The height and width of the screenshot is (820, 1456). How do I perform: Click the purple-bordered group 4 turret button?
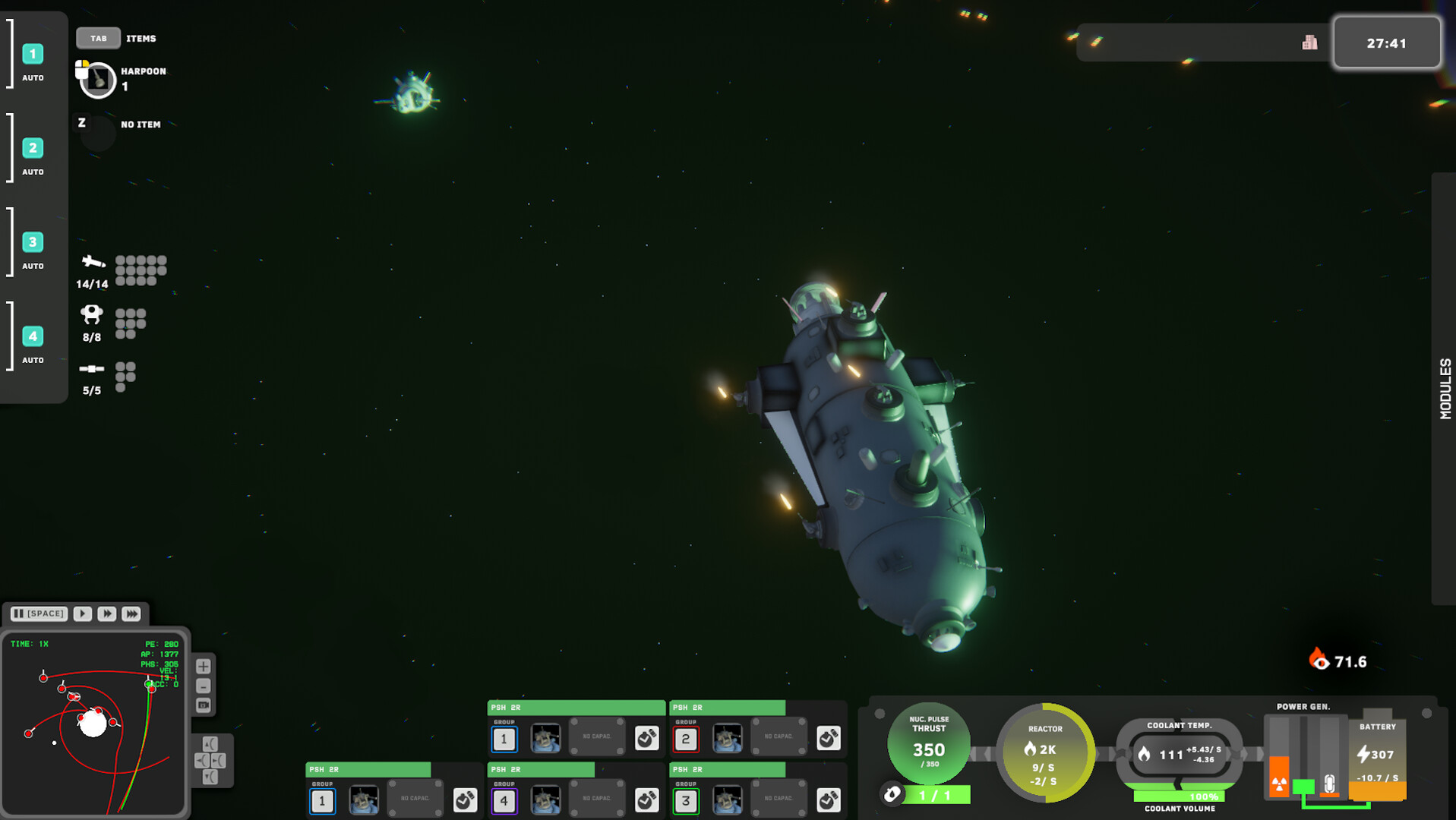click(504, 801)
